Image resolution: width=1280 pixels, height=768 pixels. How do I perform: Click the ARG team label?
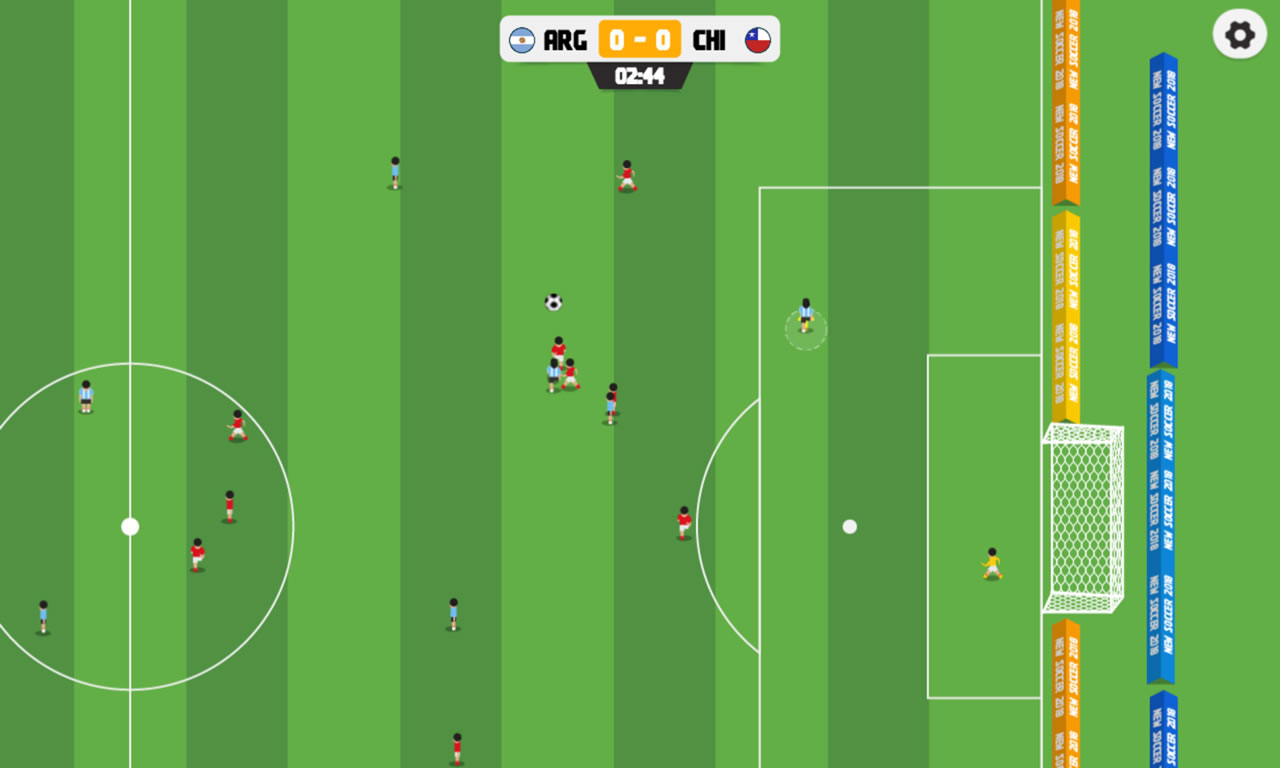563,41
